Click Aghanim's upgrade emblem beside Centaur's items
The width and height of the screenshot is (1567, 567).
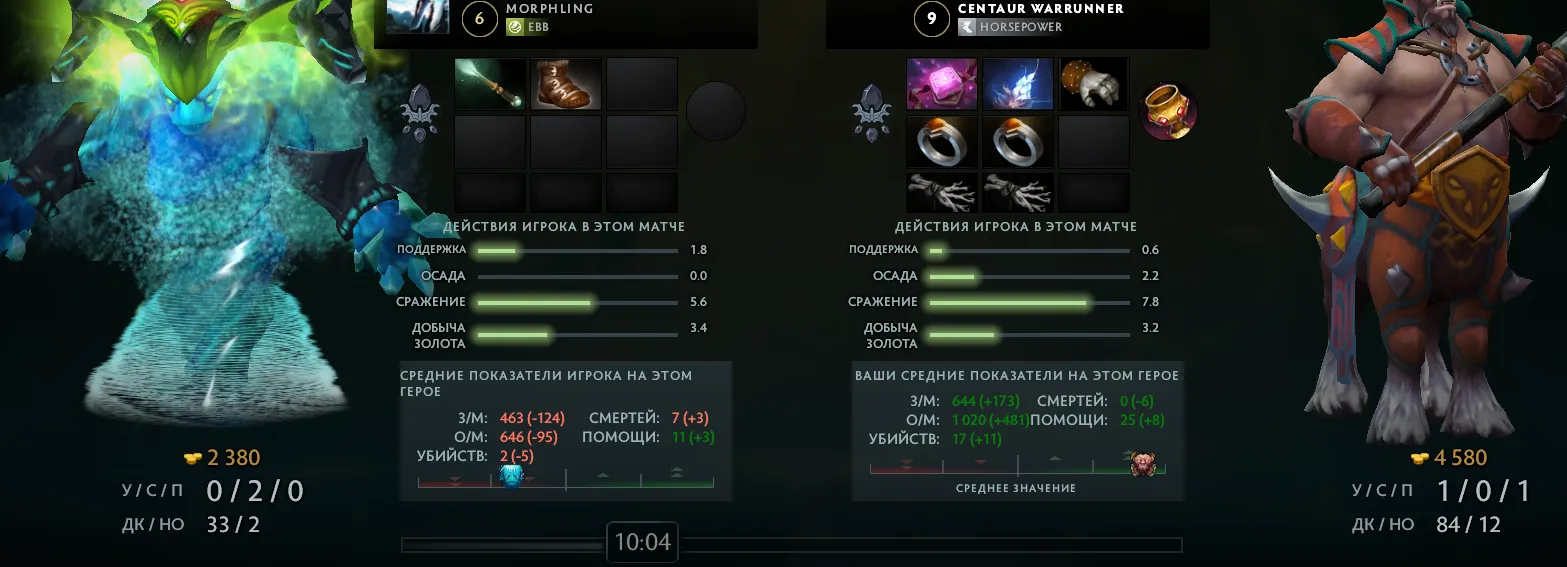point(869,112)
